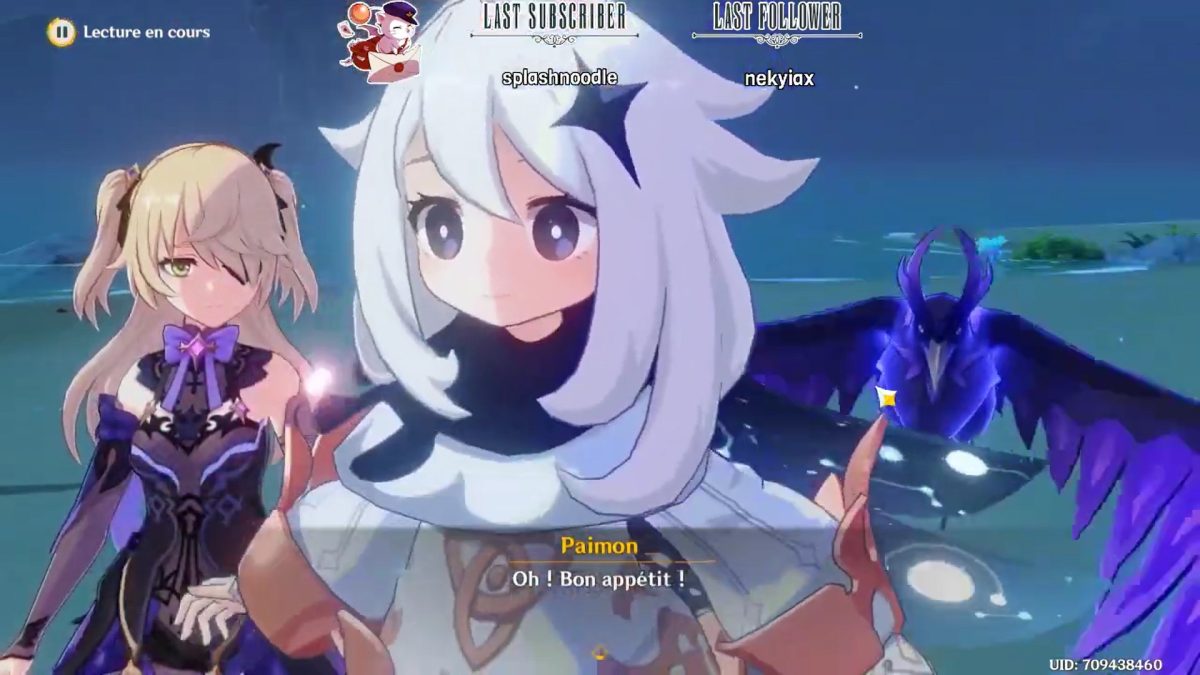Click the dialogue continue arrow below Paimon's line
Image resolution: width=1200 pixels, height=675 pixels.
coord(600,654)
